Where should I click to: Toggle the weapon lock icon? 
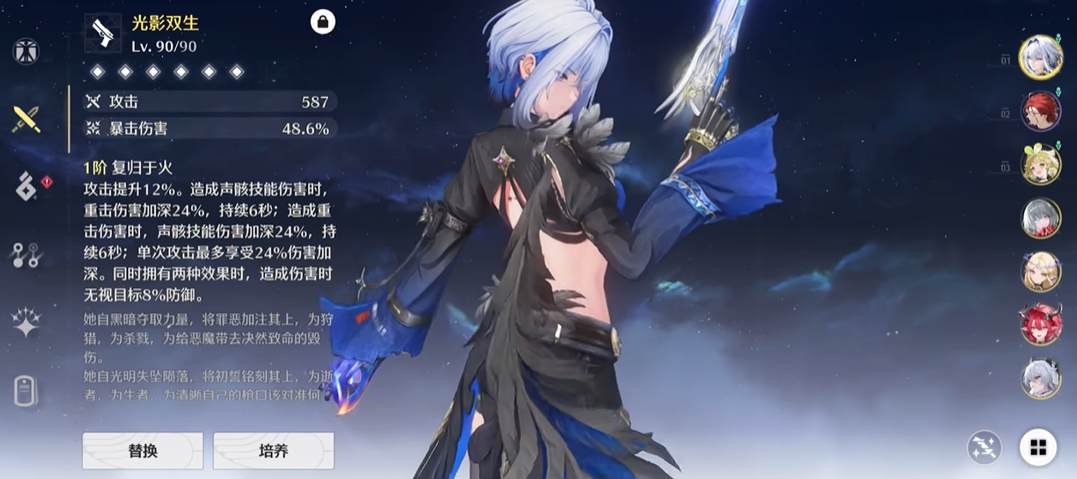point(323,22)
